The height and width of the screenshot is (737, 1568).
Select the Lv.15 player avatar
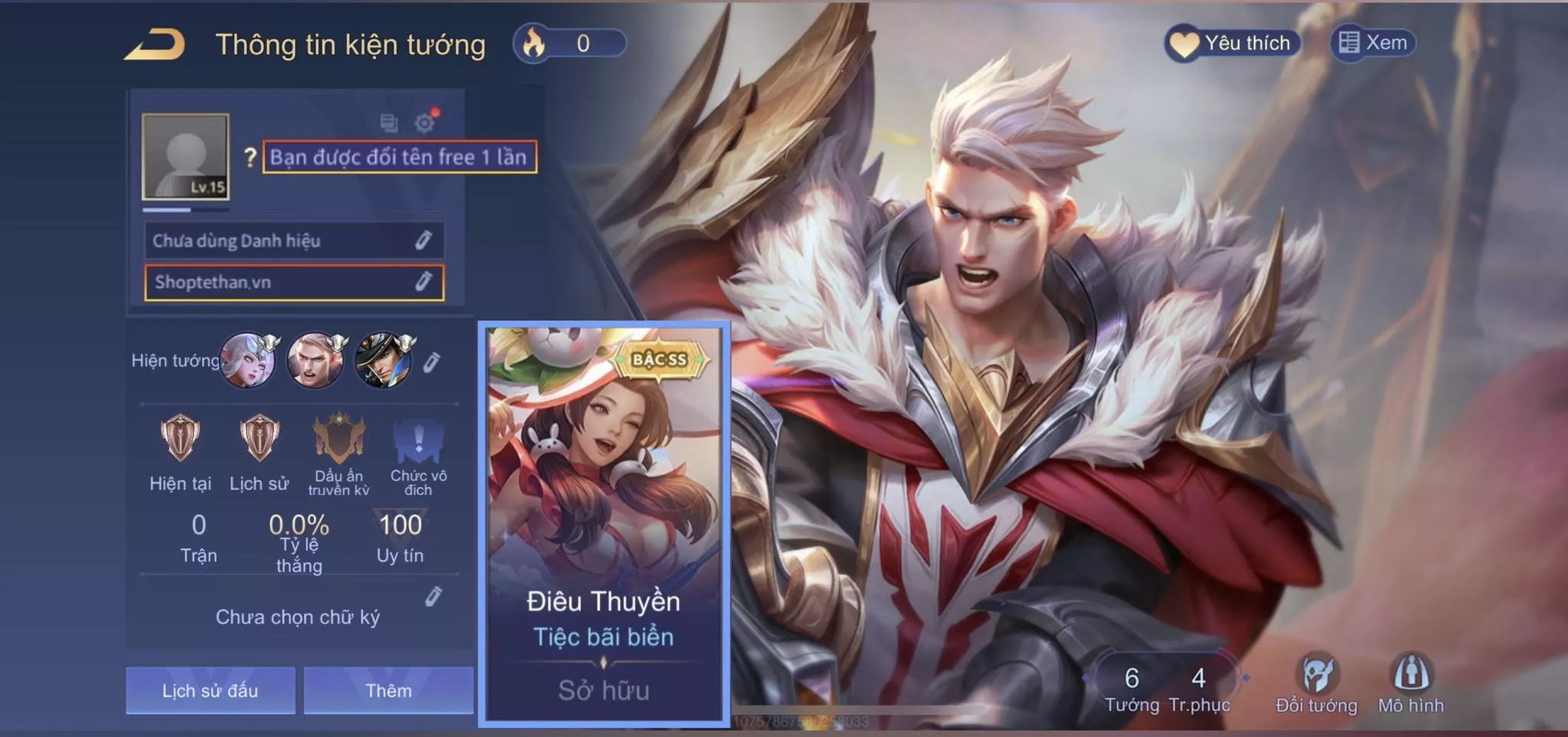[x=185, y=157]
